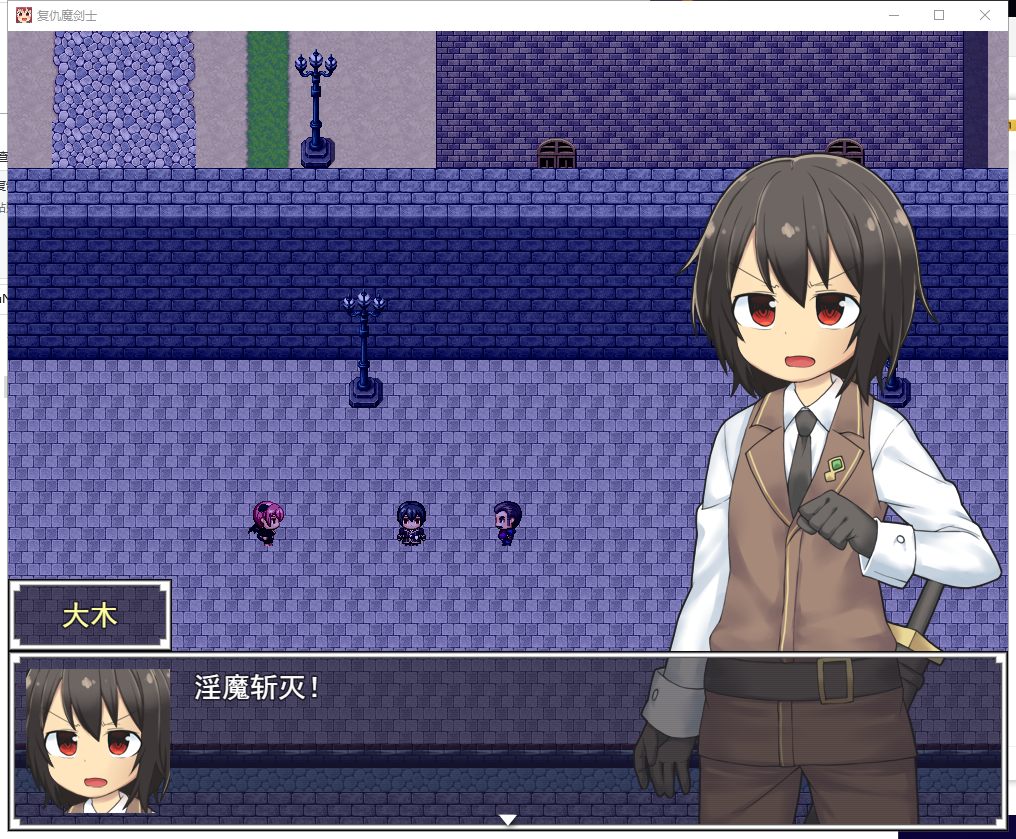Close the game window
This screenshot has height=839, width=1016.
coord(985,15)
